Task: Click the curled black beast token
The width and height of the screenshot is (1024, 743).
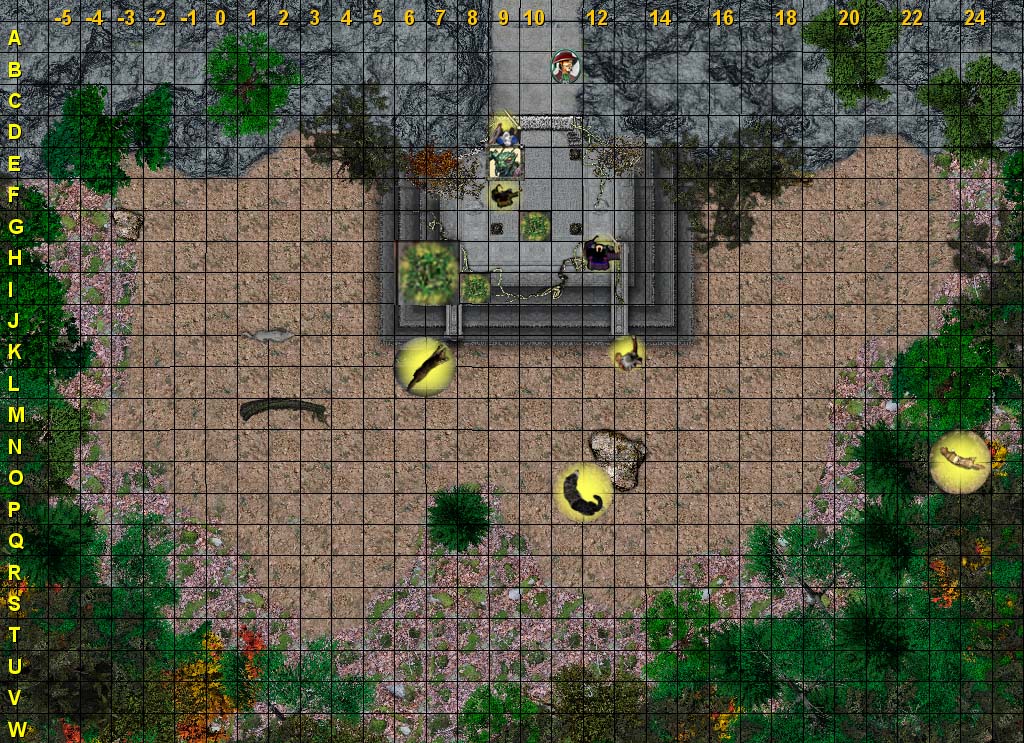Action: tap(583, 492)
